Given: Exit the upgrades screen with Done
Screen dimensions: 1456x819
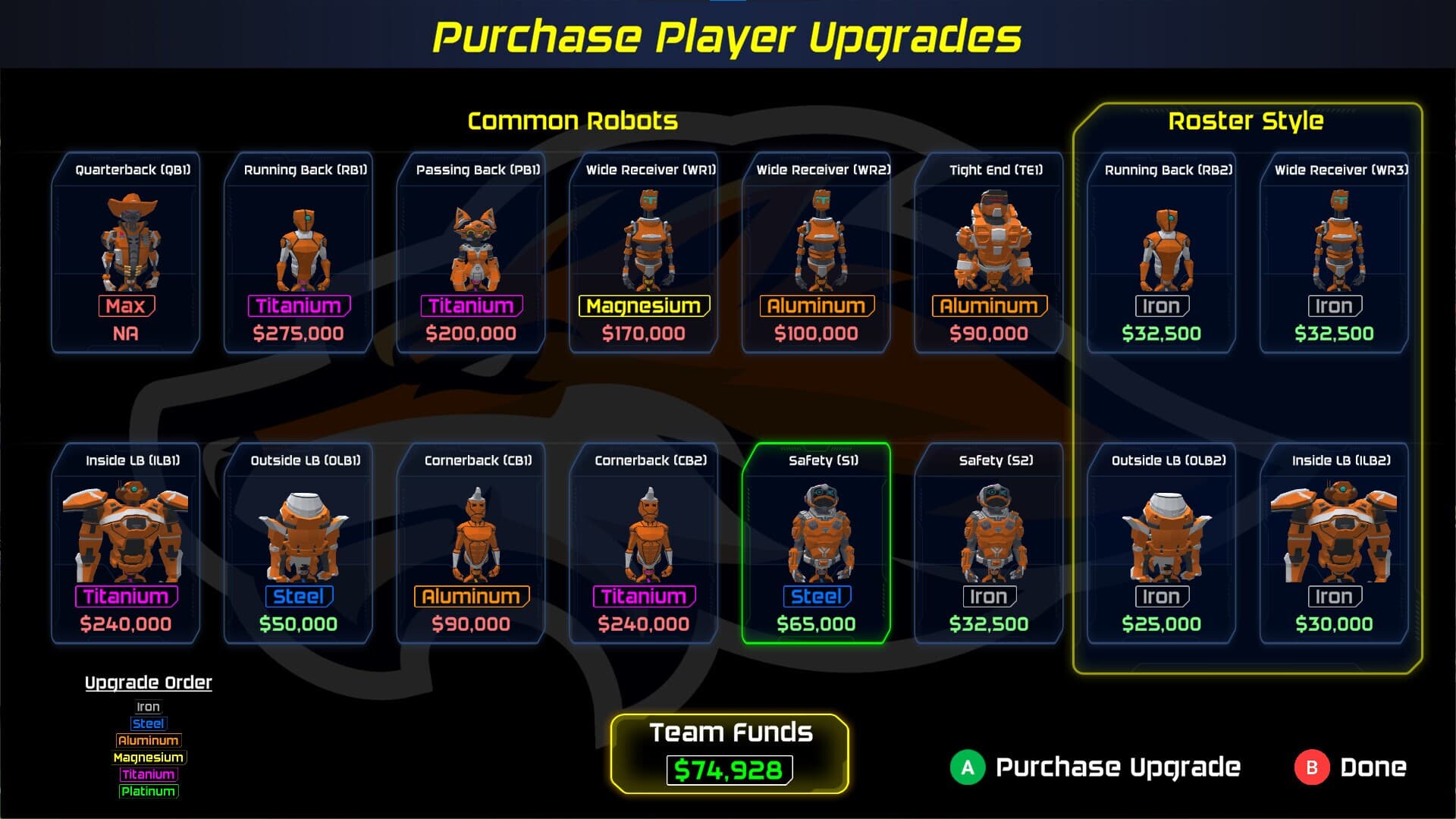Looking at the screenshot, I should click(1351, 767).
